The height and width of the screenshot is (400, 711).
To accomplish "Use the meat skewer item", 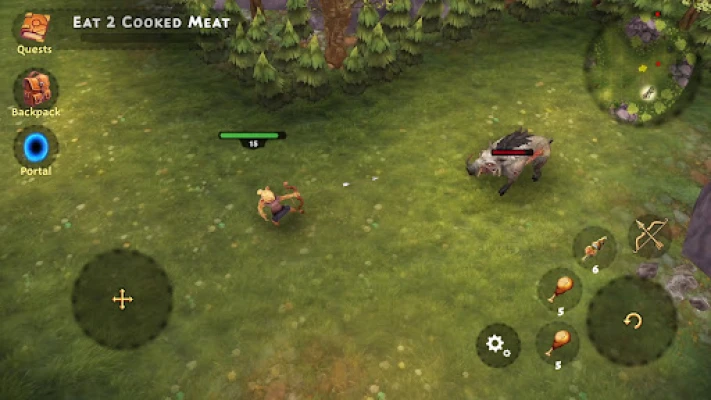I will [x=594, y=247].
